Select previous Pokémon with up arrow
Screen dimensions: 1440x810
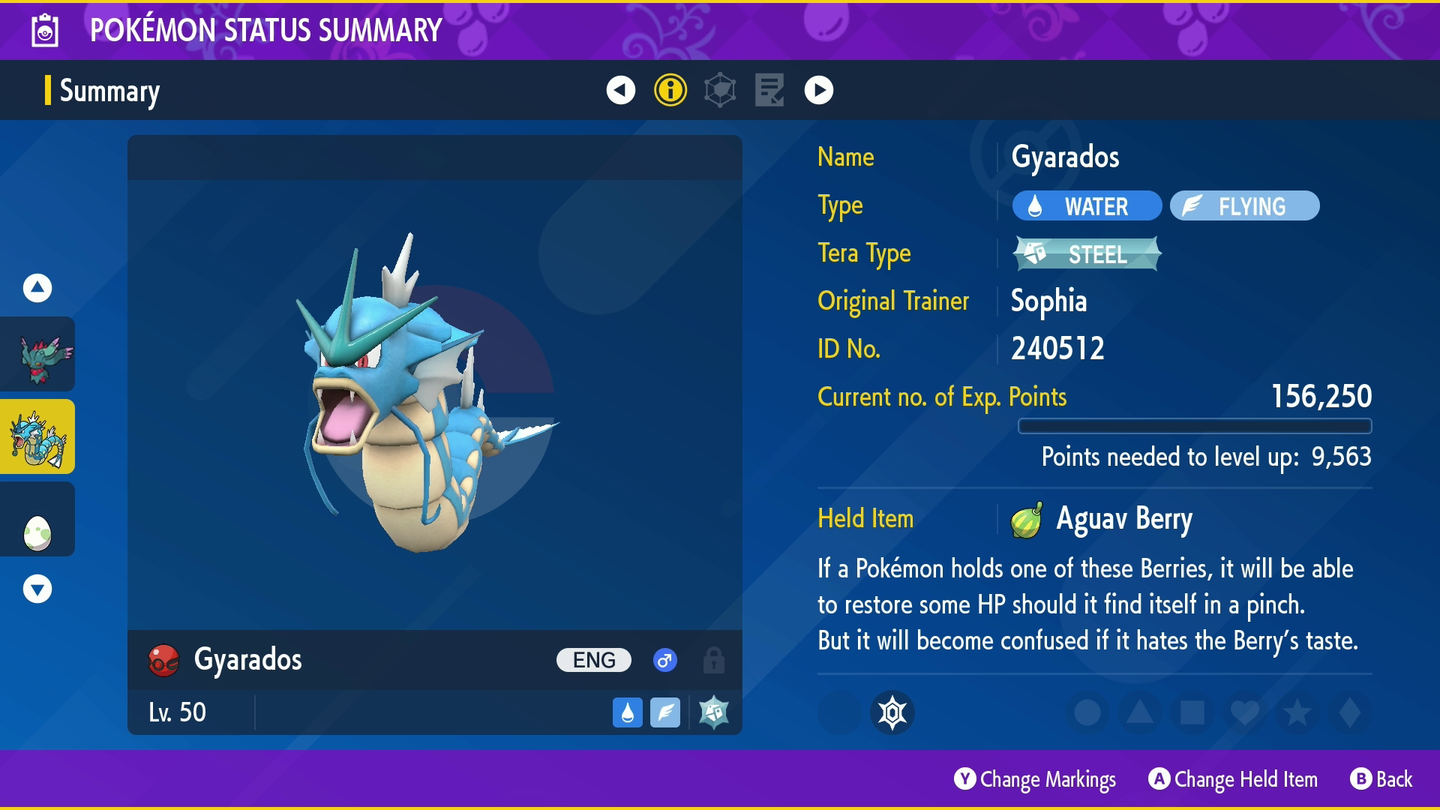click(x=38, y=288)
